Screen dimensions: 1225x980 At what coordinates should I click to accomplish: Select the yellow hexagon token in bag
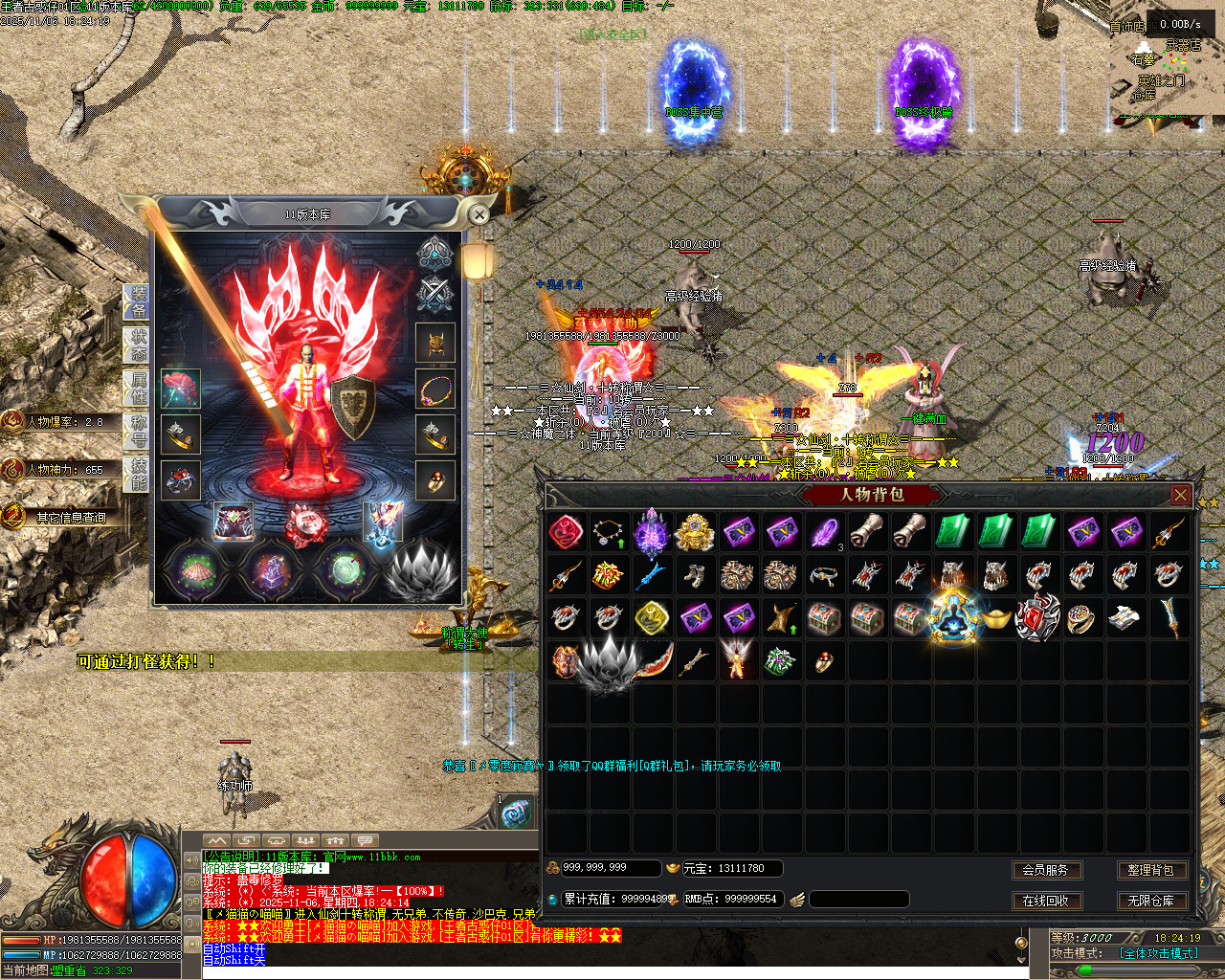coord(652,618)
